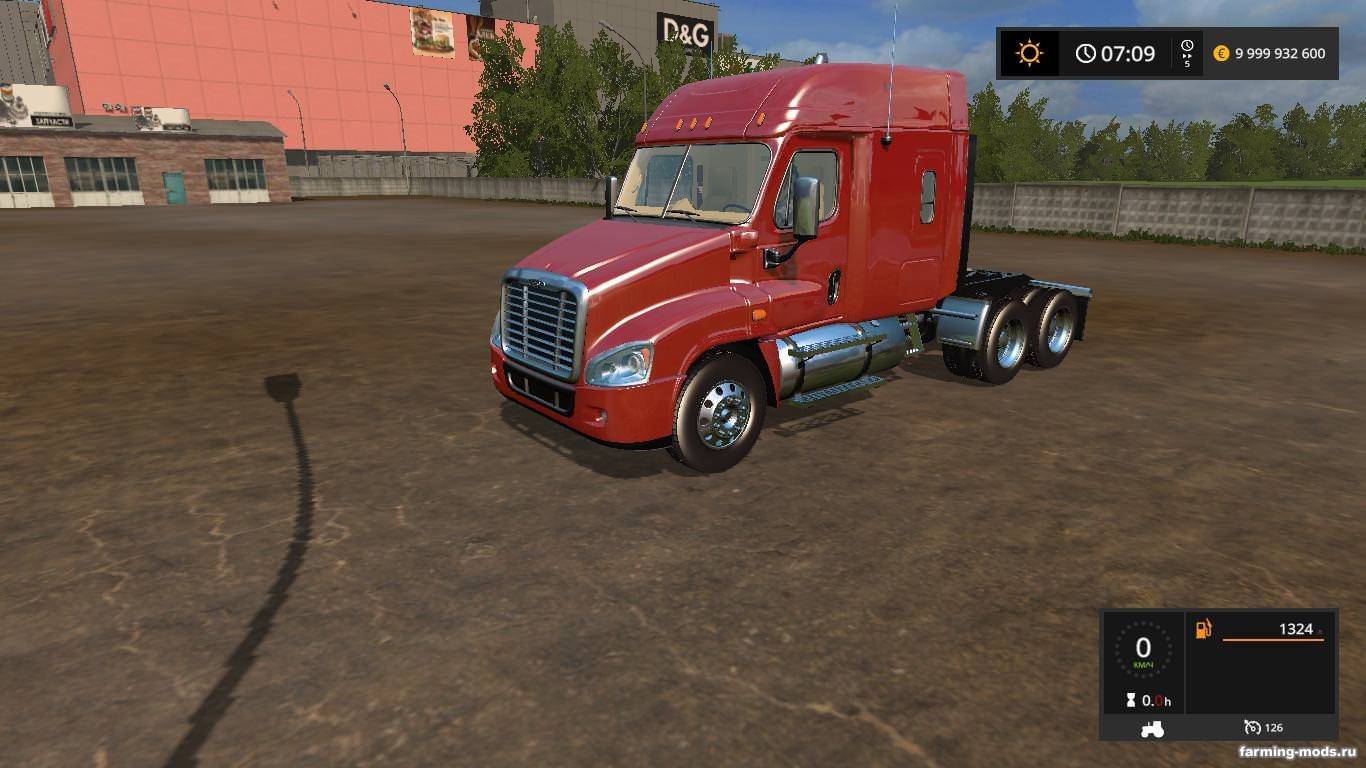The height and width of the screenshot is (768, 1366).
Task: Toggle the cruise control speed icon
Action: click(x=1252, y=727)
